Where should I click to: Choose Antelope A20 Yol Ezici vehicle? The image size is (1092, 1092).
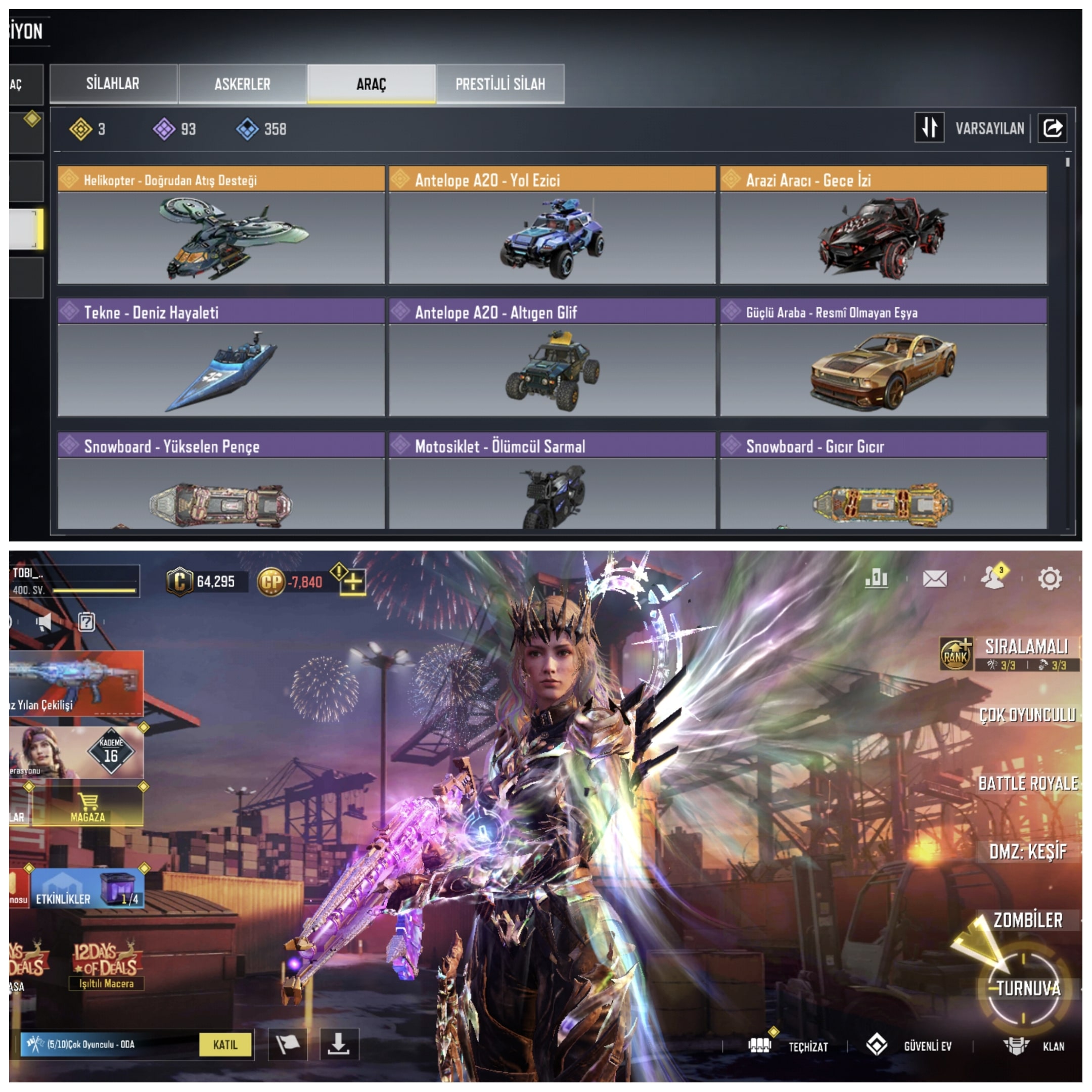coord(552,226)
